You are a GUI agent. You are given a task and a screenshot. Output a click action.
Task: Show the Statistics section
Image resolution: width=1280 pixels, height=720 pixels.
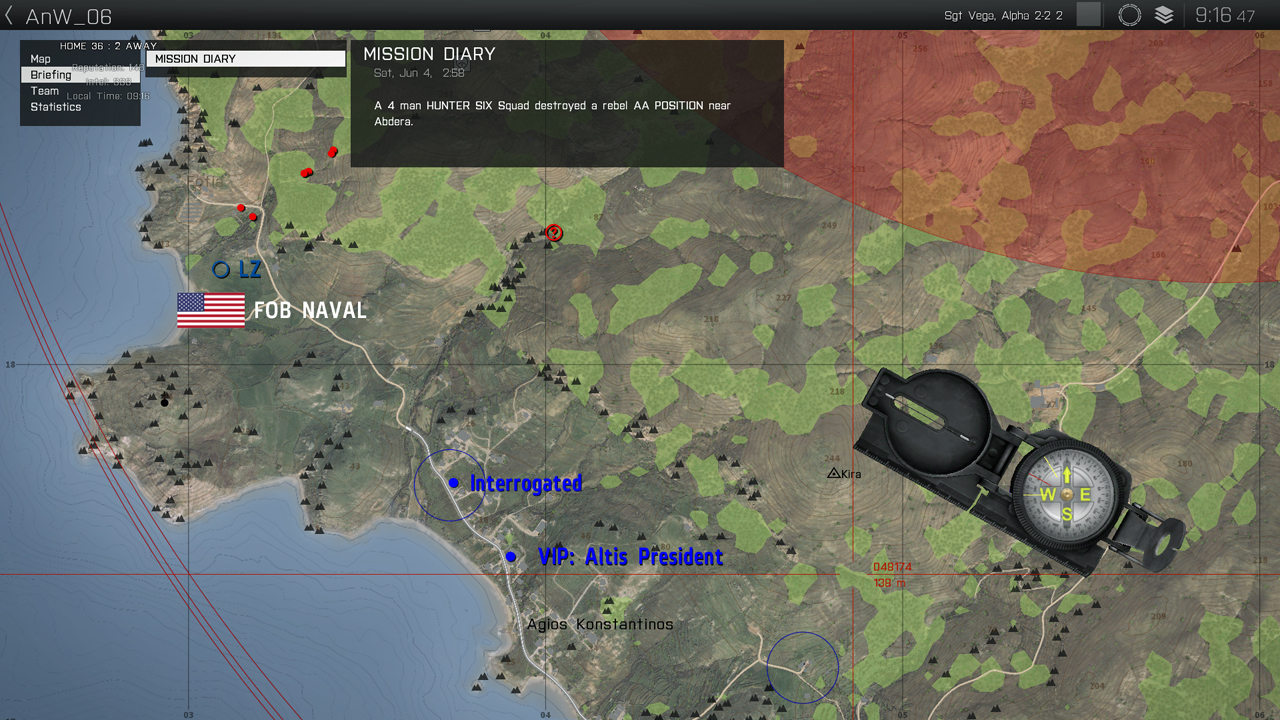(56, 107)
